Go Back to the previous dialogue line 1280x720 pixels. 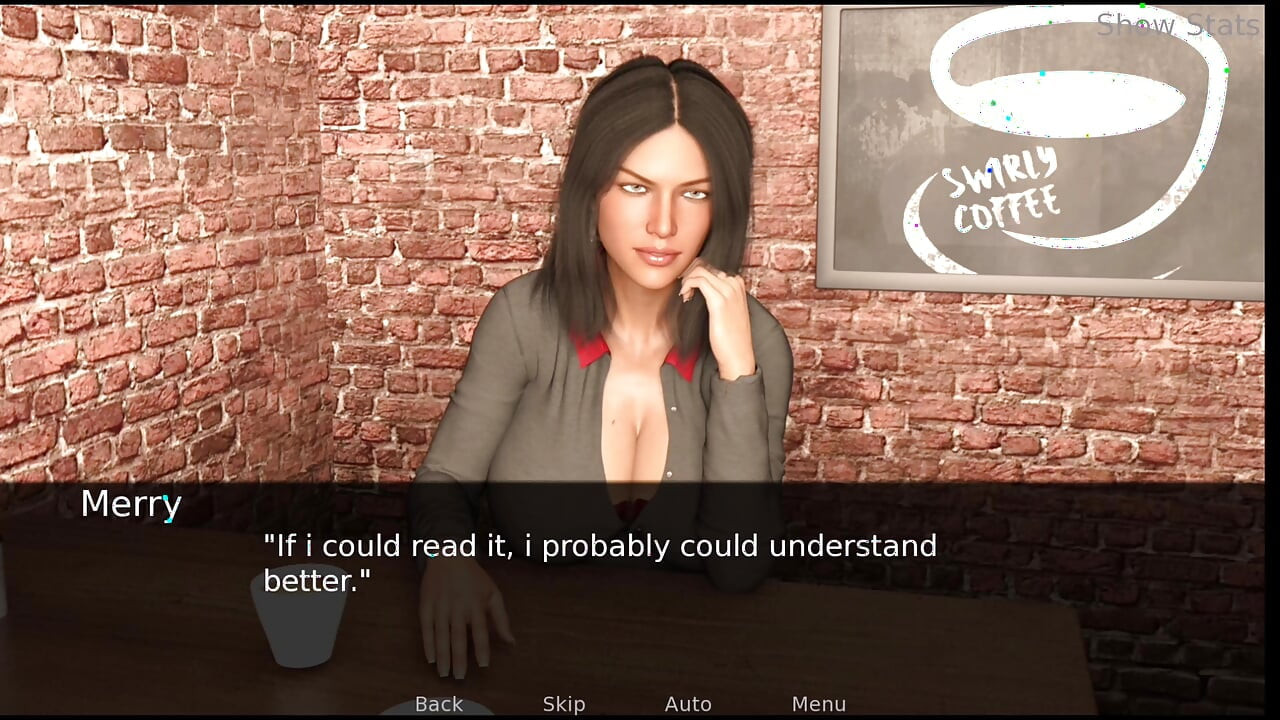(439, 704)
